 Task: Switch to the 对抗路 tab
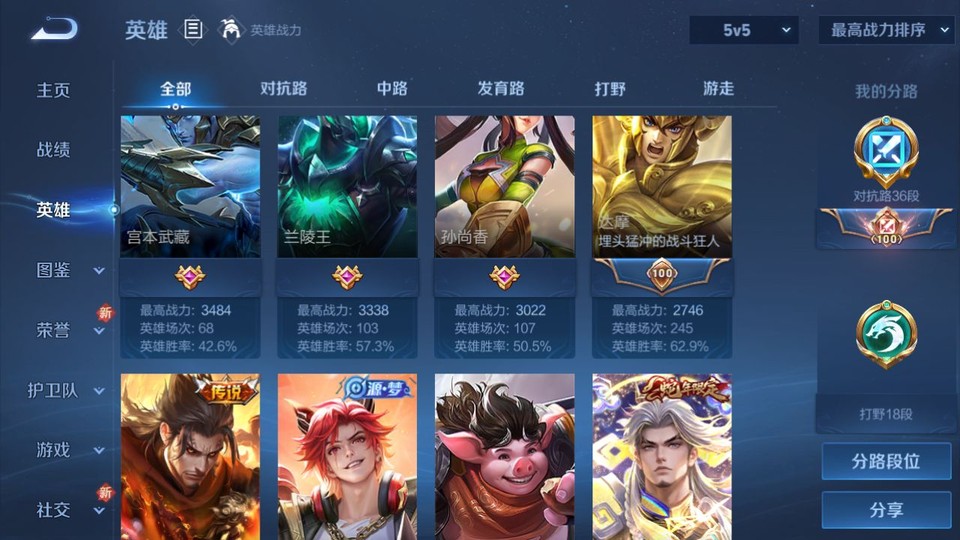point(283,89)
